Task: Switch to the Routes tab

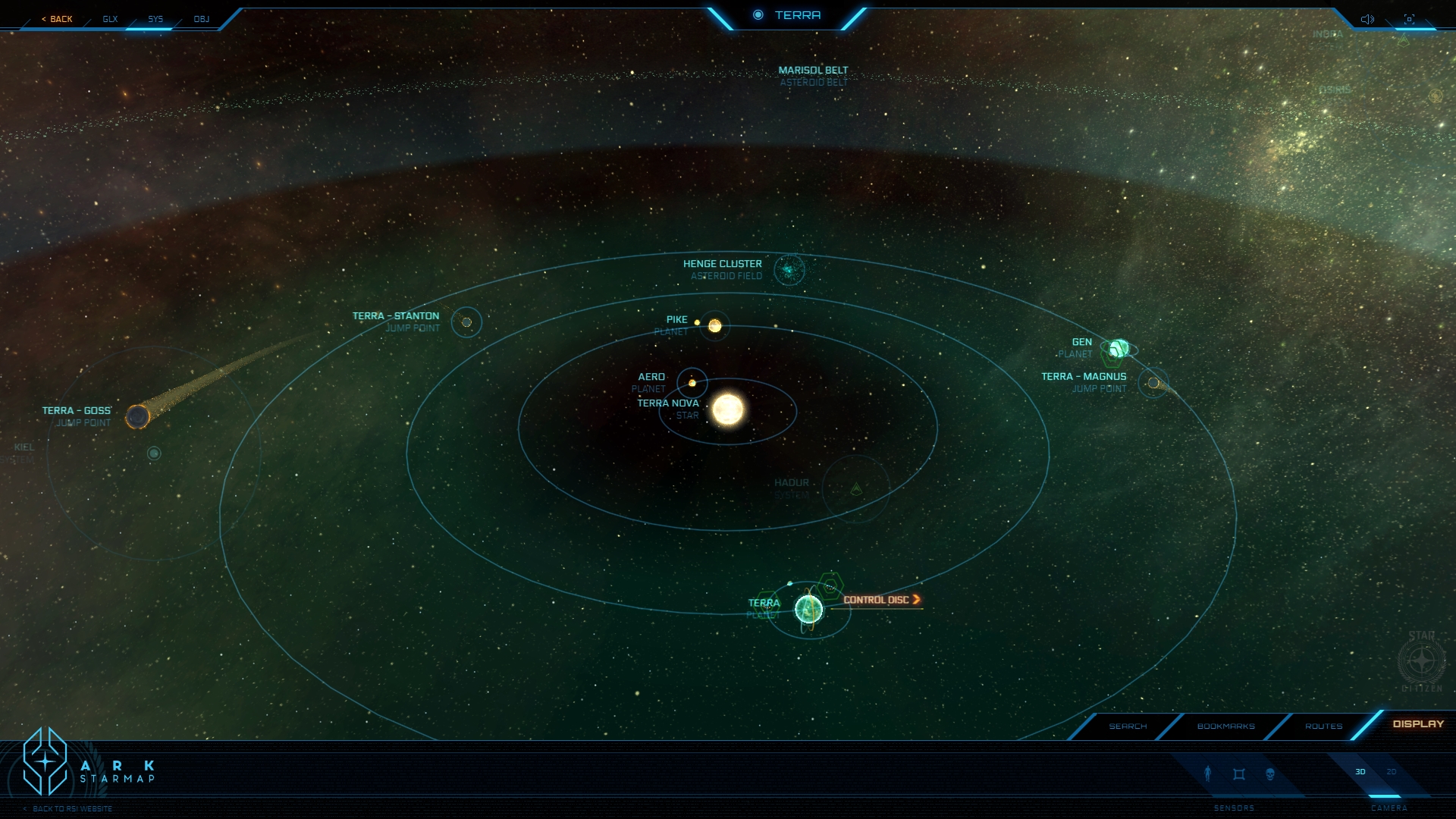Action: (x=1323, y=726)
